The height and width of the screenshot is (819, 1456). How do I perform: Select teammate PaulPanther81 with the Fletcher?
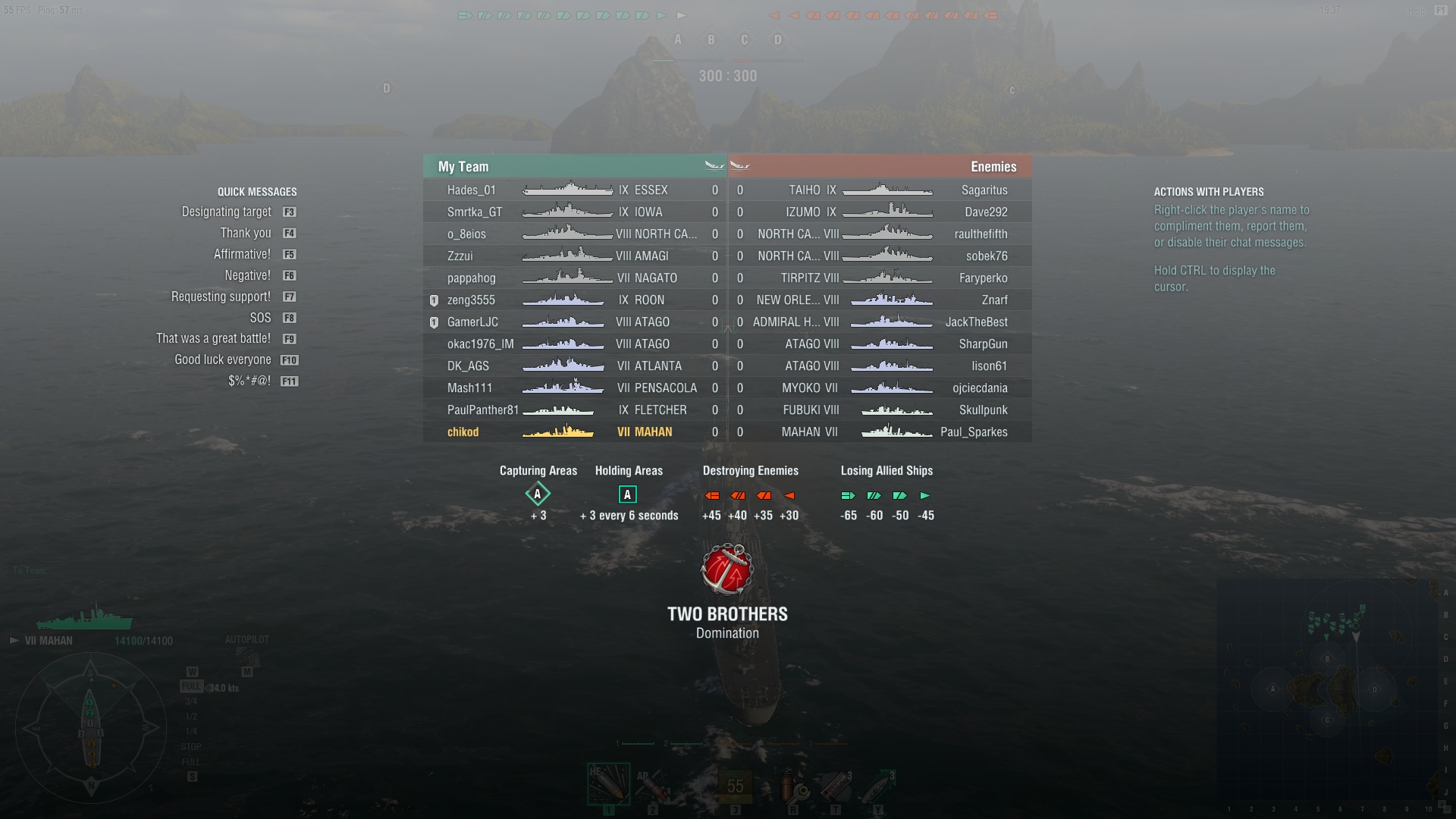pos(482,410)
